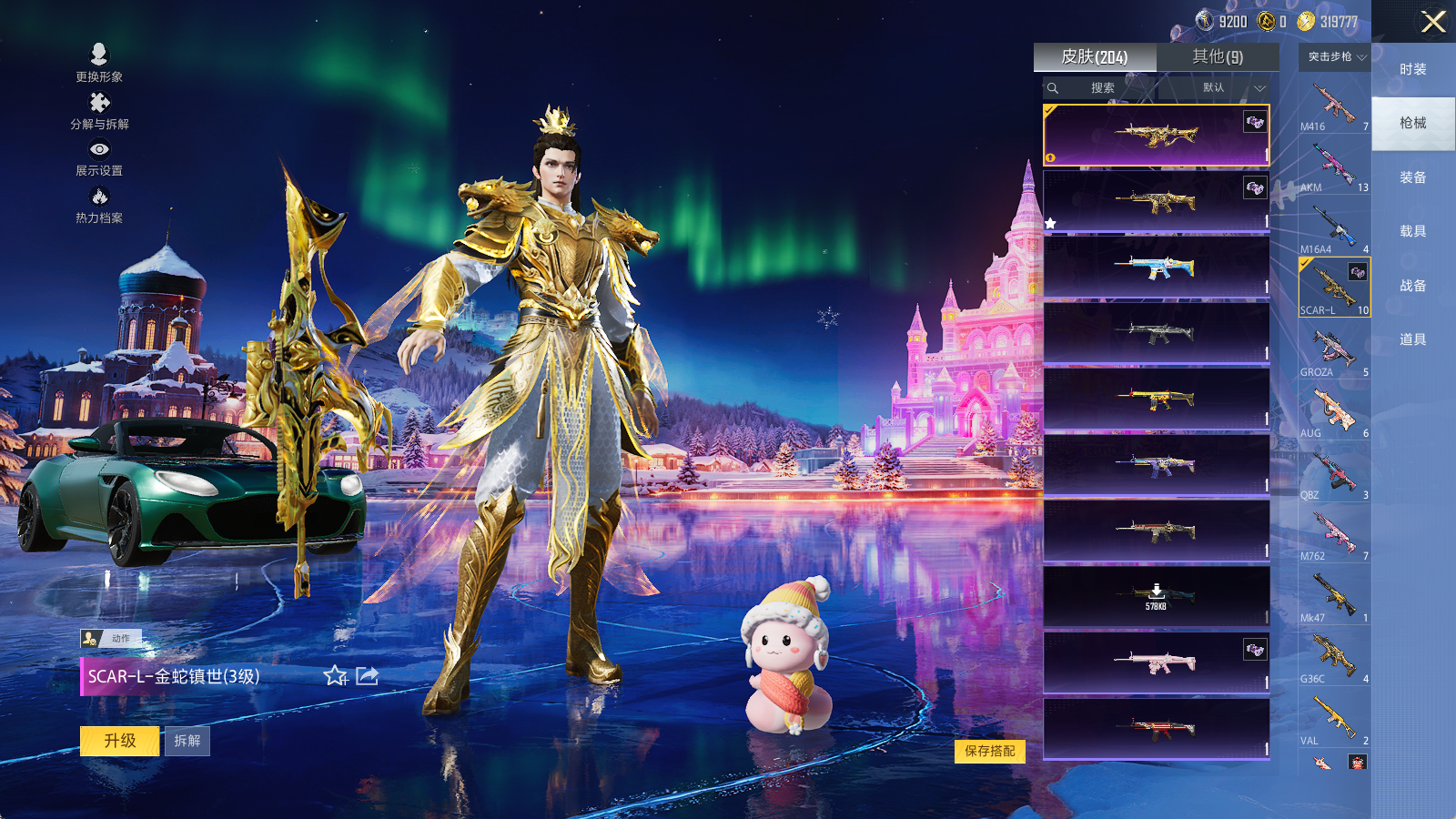Switch to the 其他(9) tab
Screen dimensions: 1456x819
pos(1217,56)
